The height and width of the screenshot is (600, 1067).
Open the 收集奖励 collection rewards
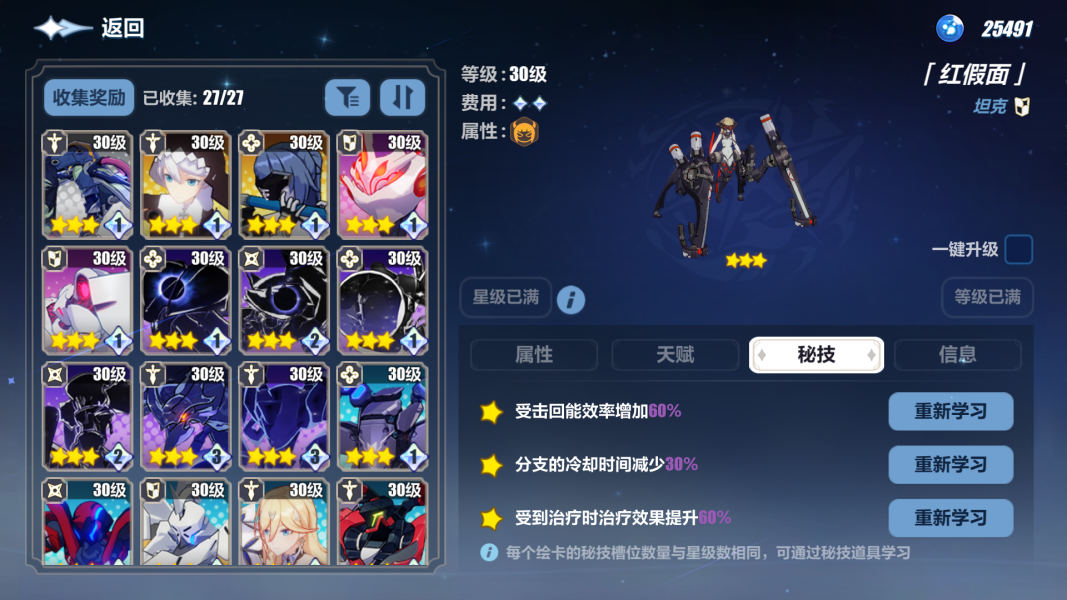(x=89, y=97)
